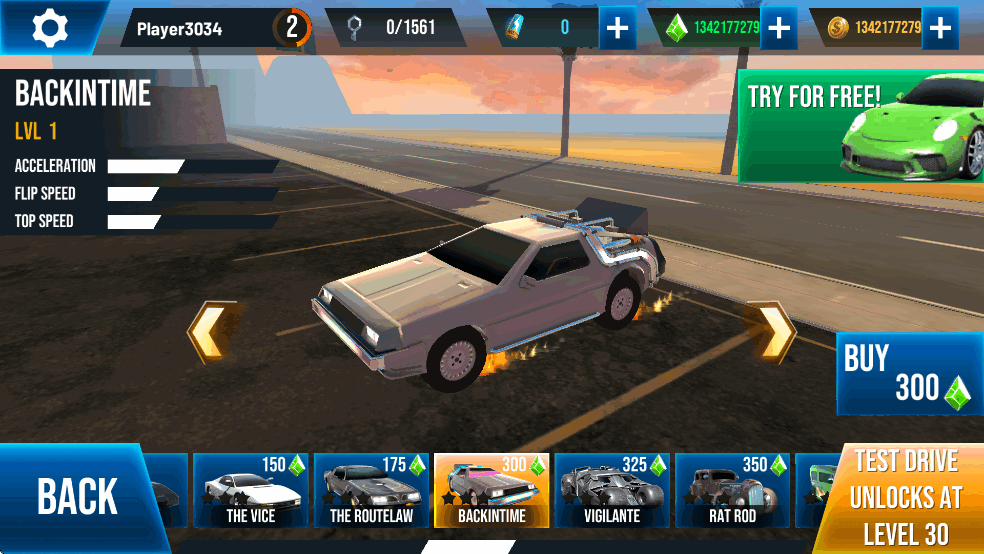Pick the Vigilante car thumbnail
The height and width of the screenshot is (554, 984).
tap(612, 490)
